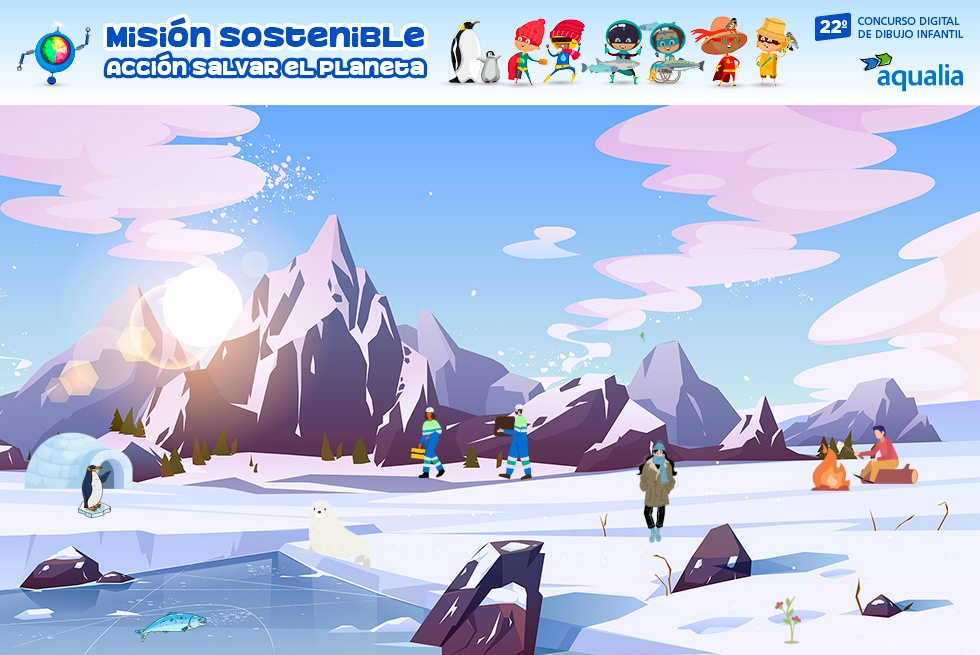Open the 22º Concurso Digital badge
Screen dimensions: 980x655
coord(888,27)
